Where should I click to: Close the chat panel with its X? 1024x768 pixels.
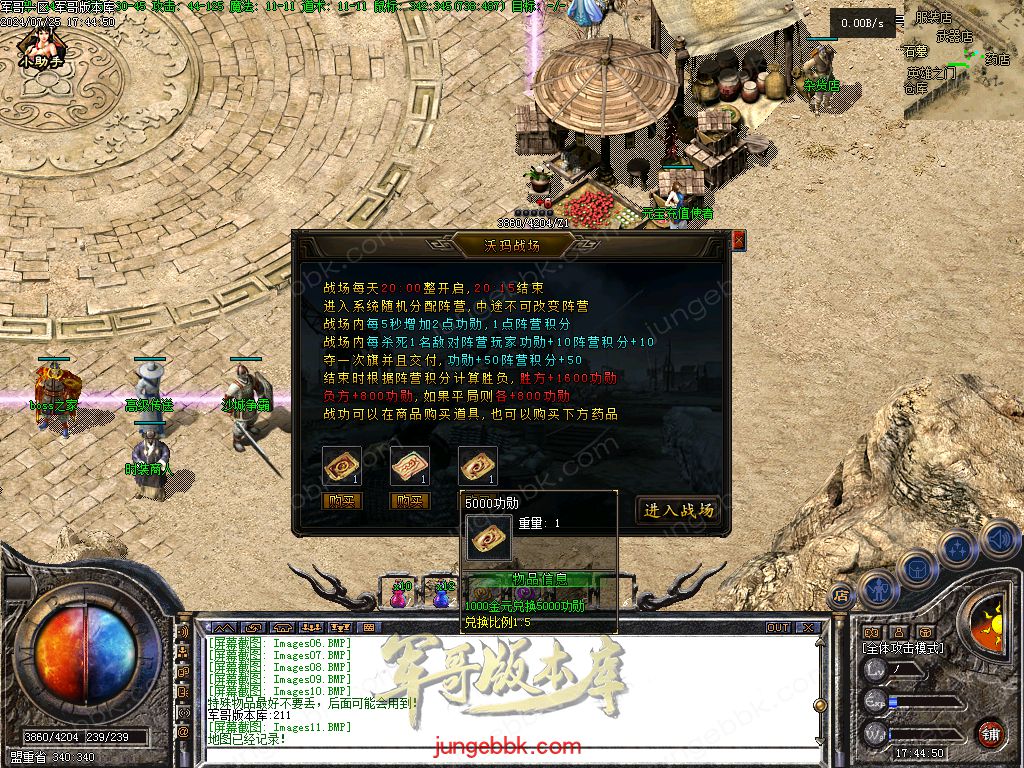pyautogui.click(x=808, y=628)
